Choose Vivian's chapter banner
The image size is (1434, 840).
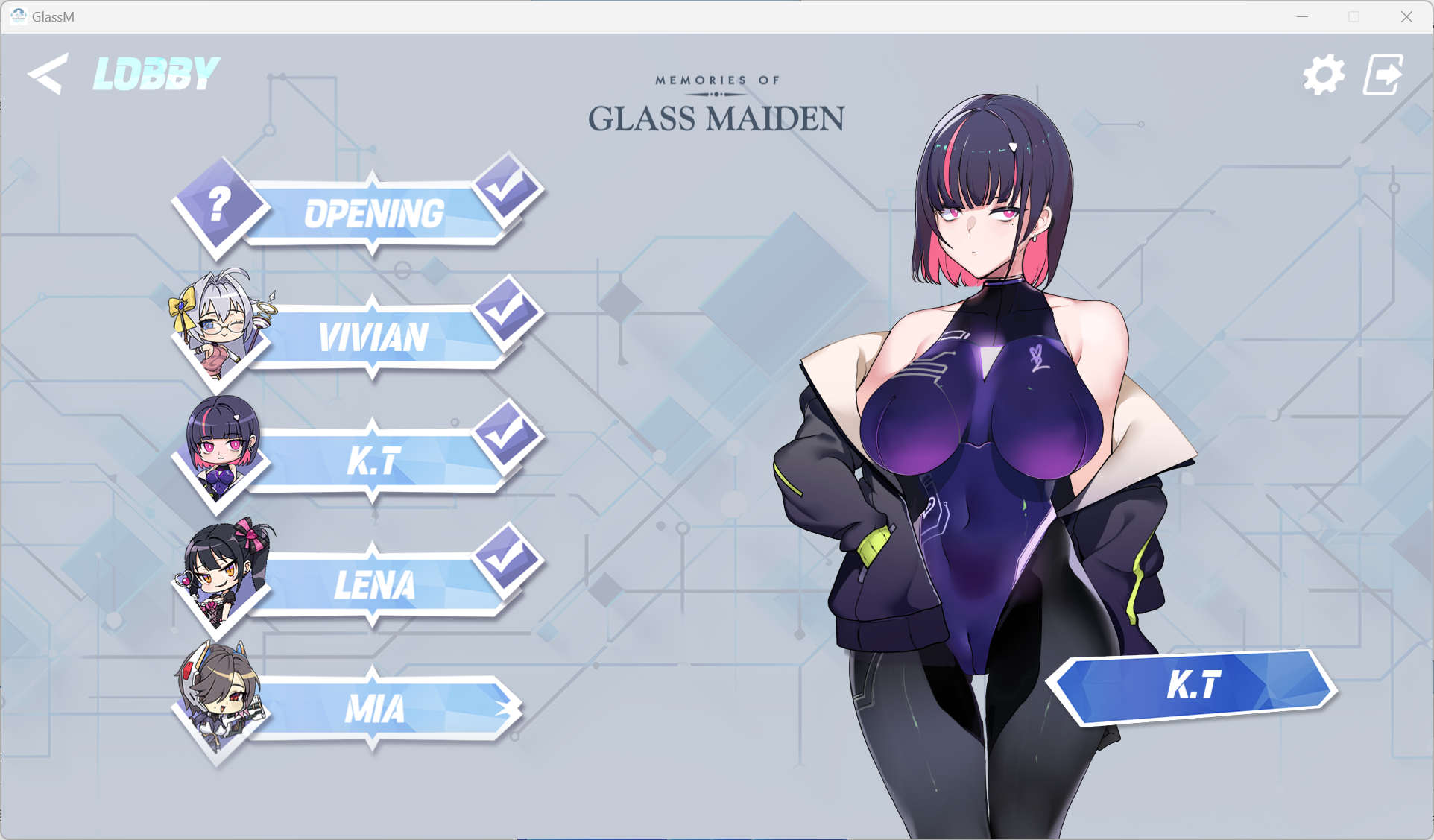[x=373, y=338]
